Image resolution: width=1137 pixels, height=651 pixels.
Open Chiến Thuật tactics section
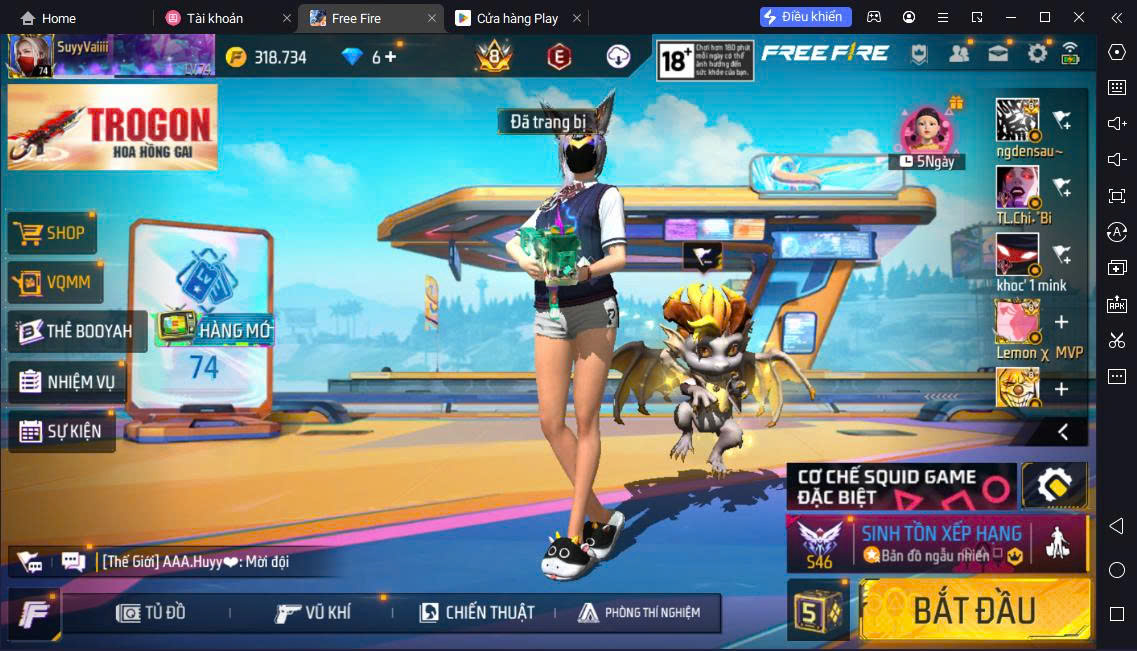coord(477,613)
